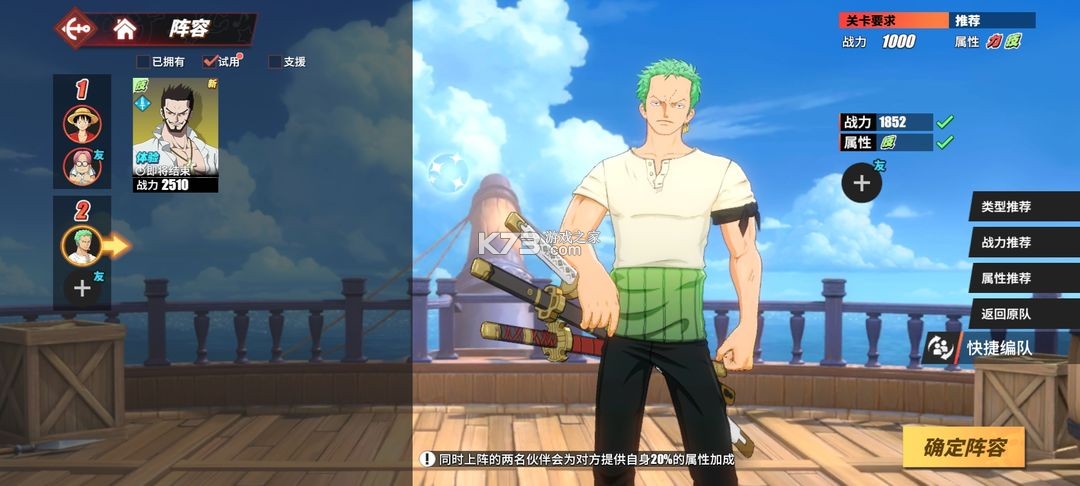
Task: Choose 返回原队 to restore original team
Action: (x=1005, y=313)
